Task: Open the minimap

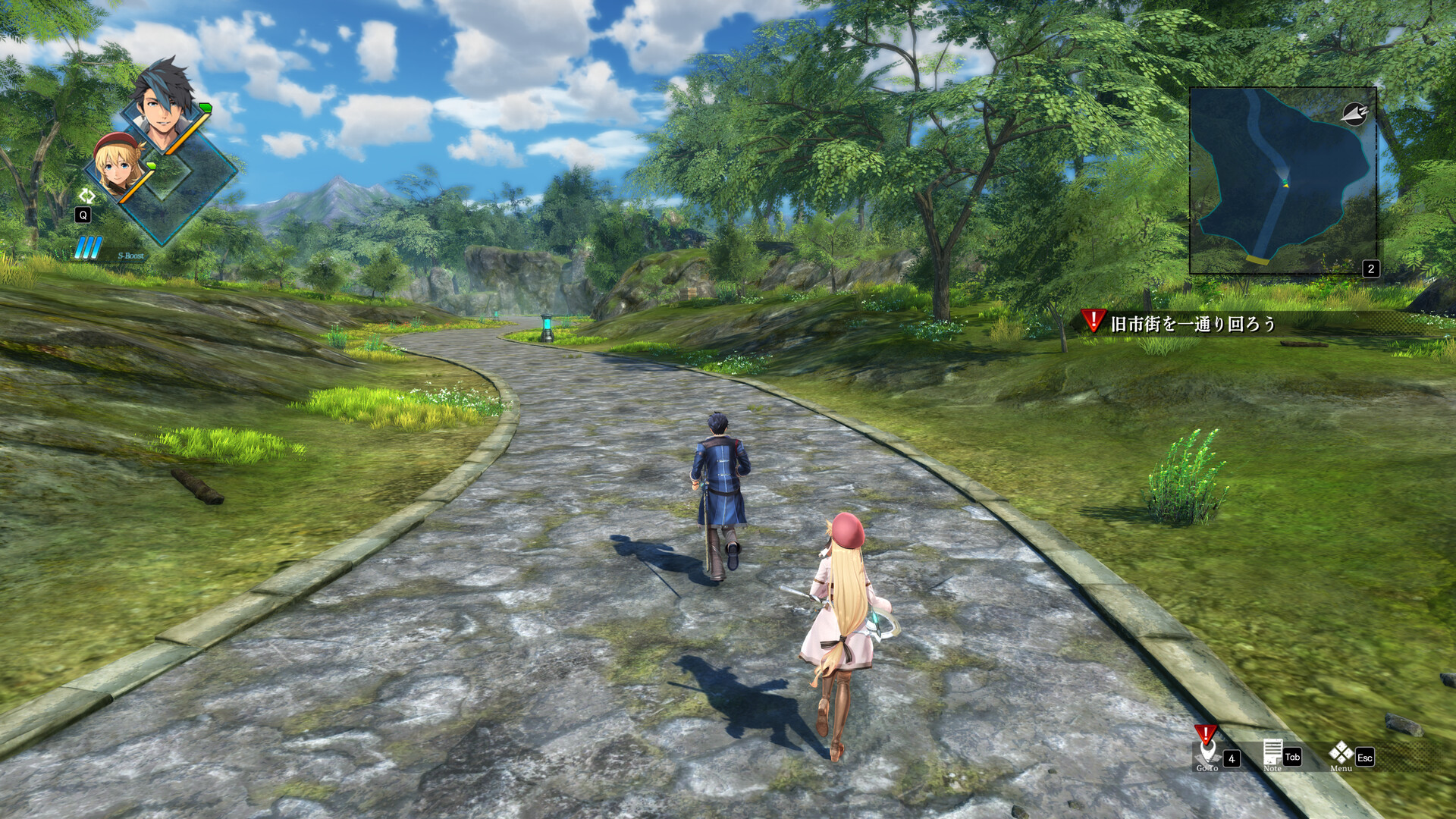Action: point(1282,180)
